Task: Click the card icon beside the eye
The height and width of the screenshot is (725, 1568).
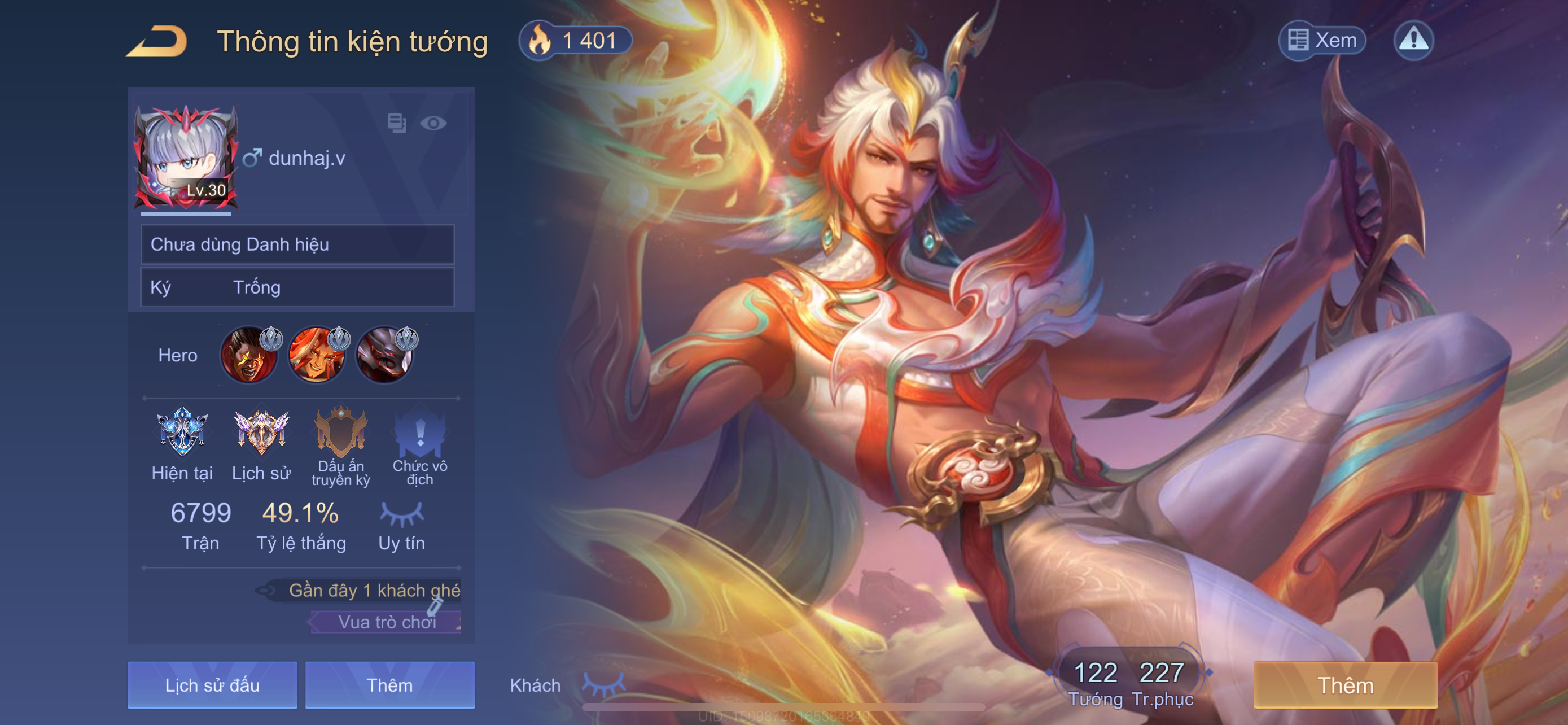Action: [397, 124]
